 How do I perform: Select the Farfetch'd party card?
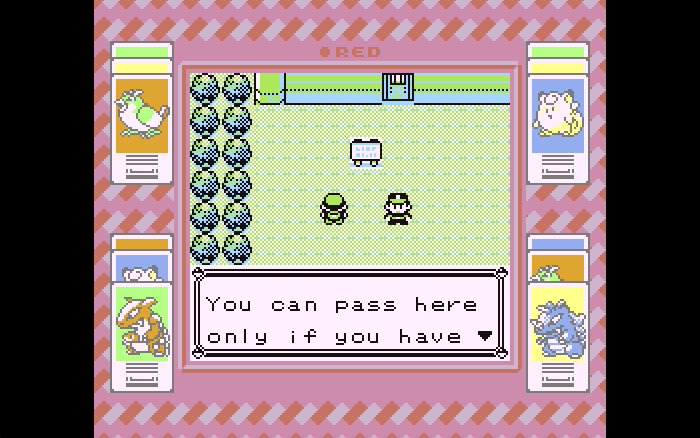[141, 114]
